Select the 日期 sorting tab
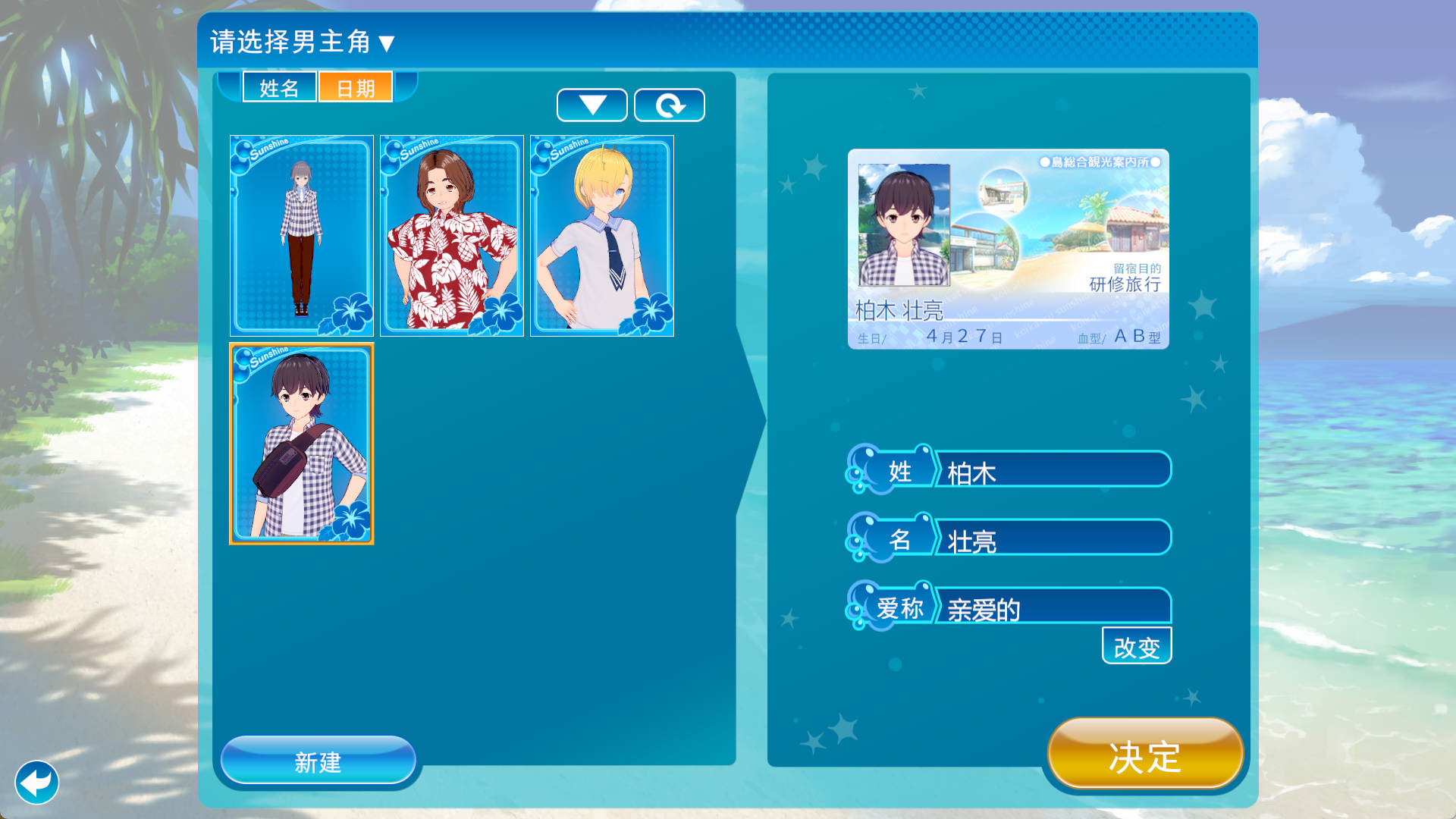Screen dimensions: 1456x819 pyautogui.click(x=355, y=87)
